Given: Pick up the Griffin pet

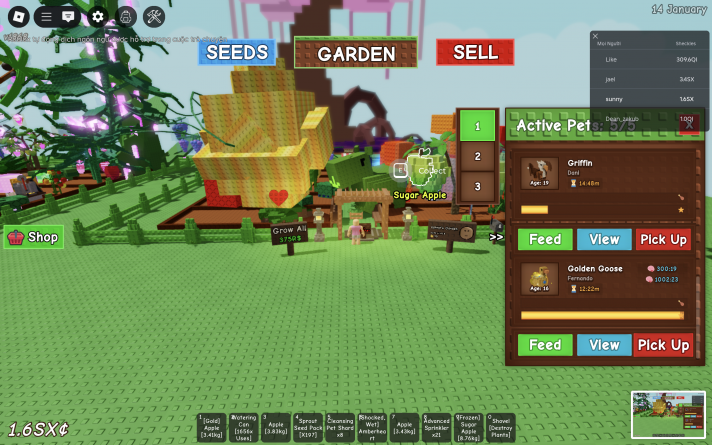Looking at the screenshot, I should pos(663,239).
